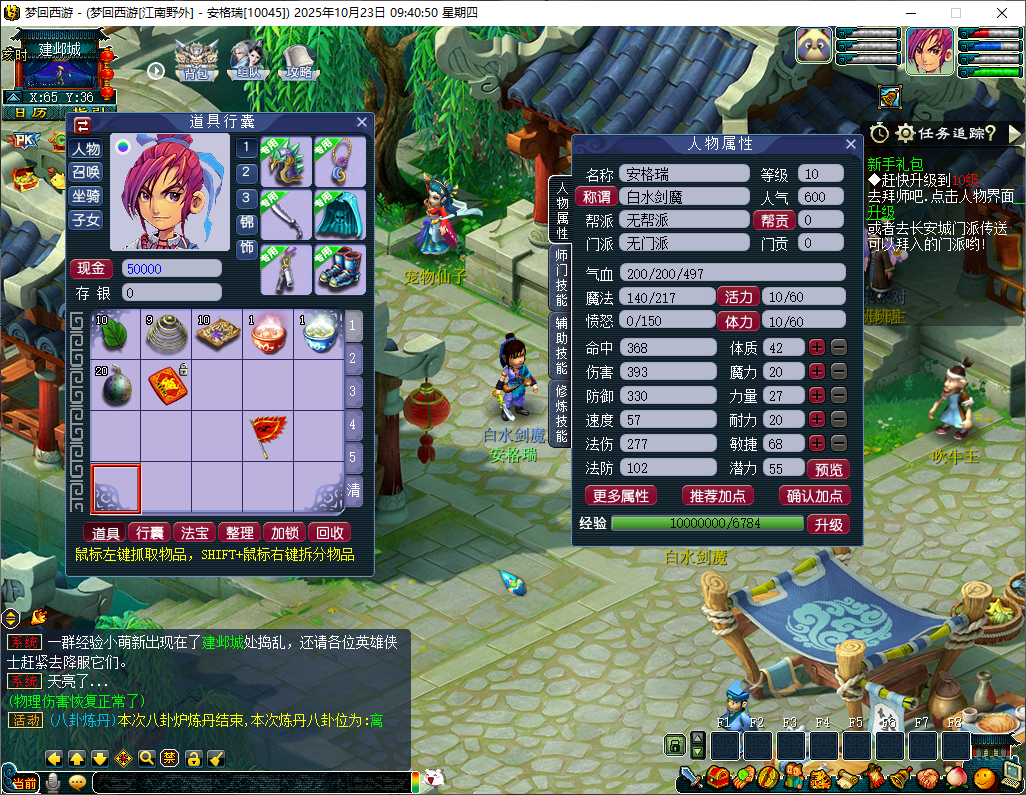1026x795 pixels.
Task: Click the 整理 sort button
Action: coord(240,533)
